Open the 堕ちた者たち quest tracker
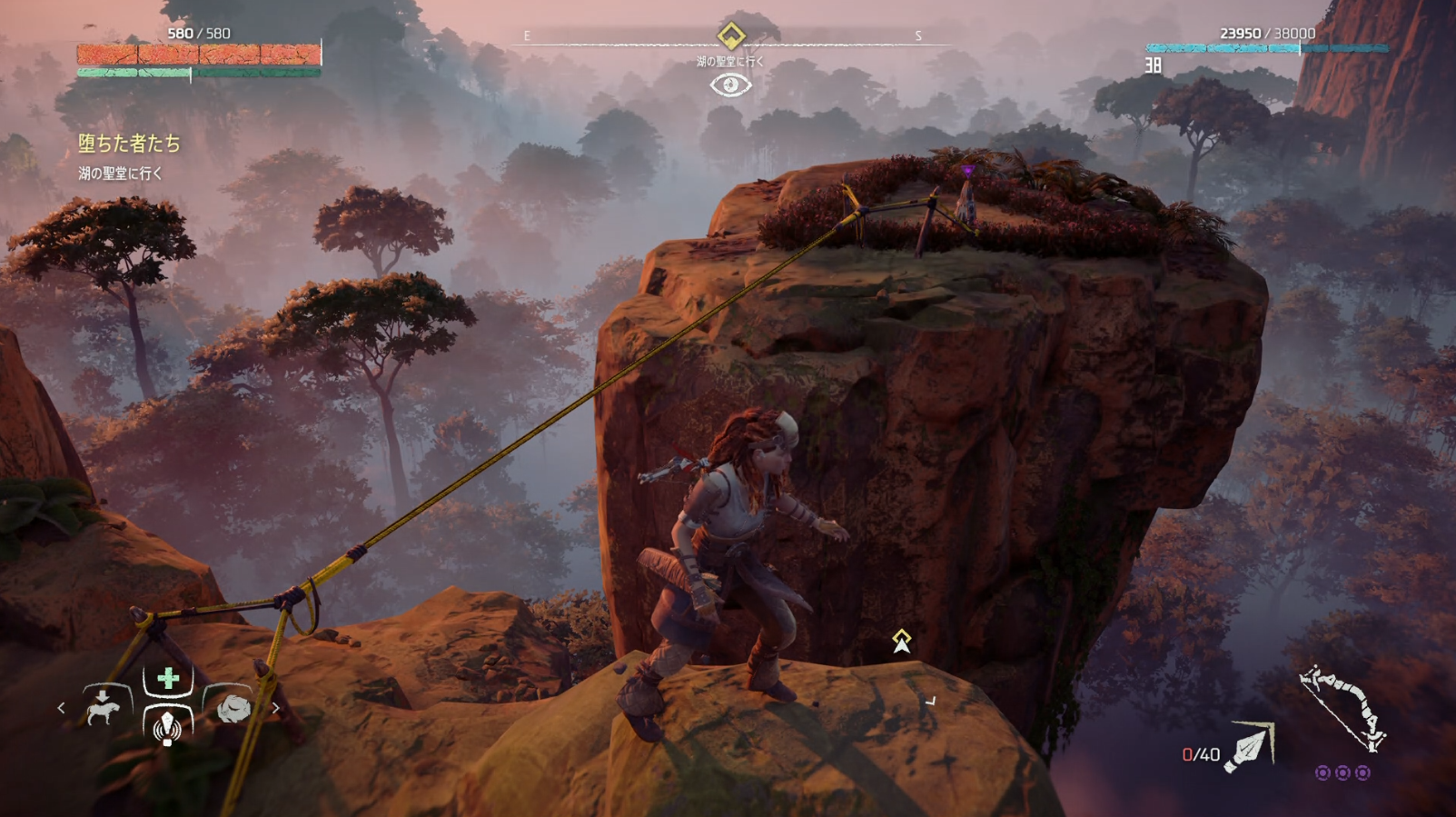Image resolution: width=1456 pixels, height=817 pixels. pos(129,144)
